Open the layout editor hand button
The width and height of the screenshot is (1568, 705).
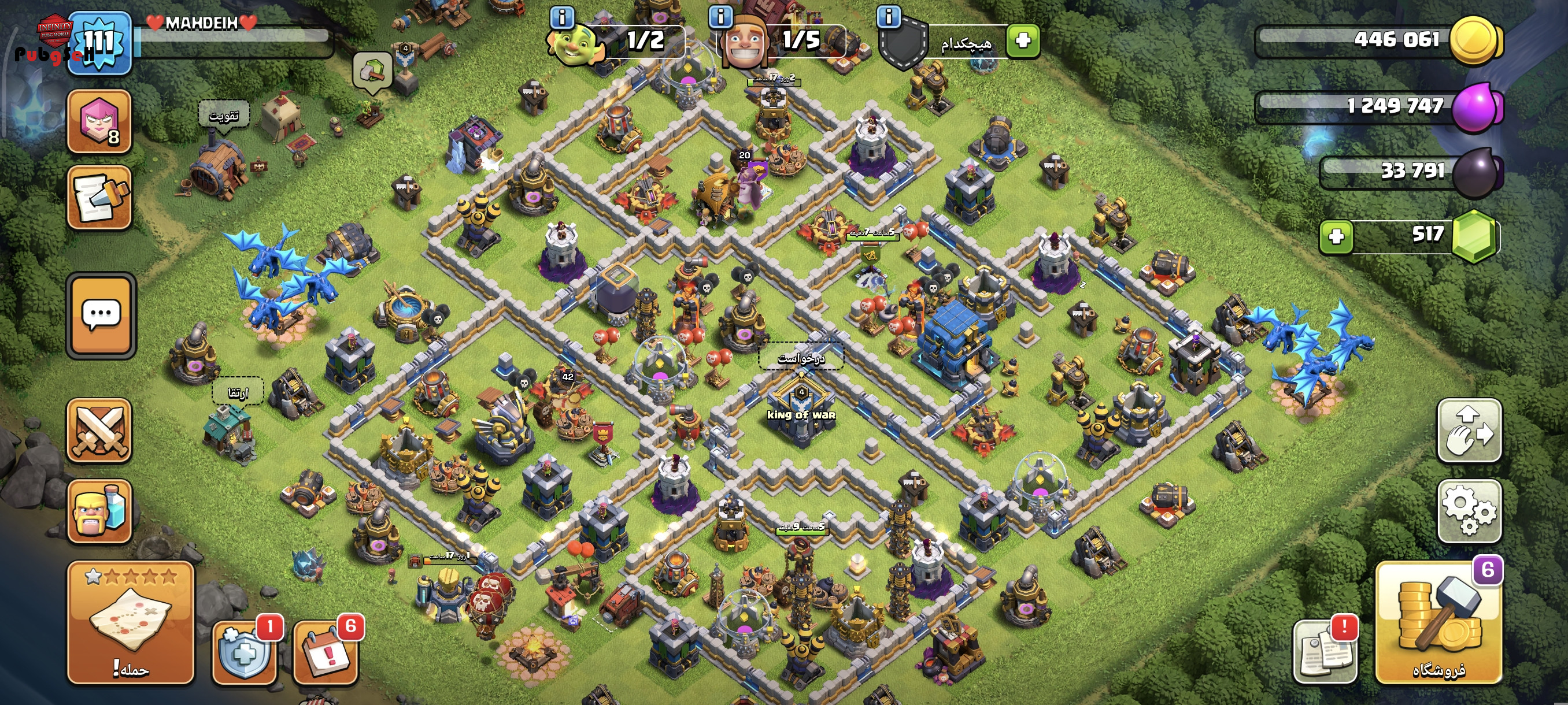coord(1469,430)
